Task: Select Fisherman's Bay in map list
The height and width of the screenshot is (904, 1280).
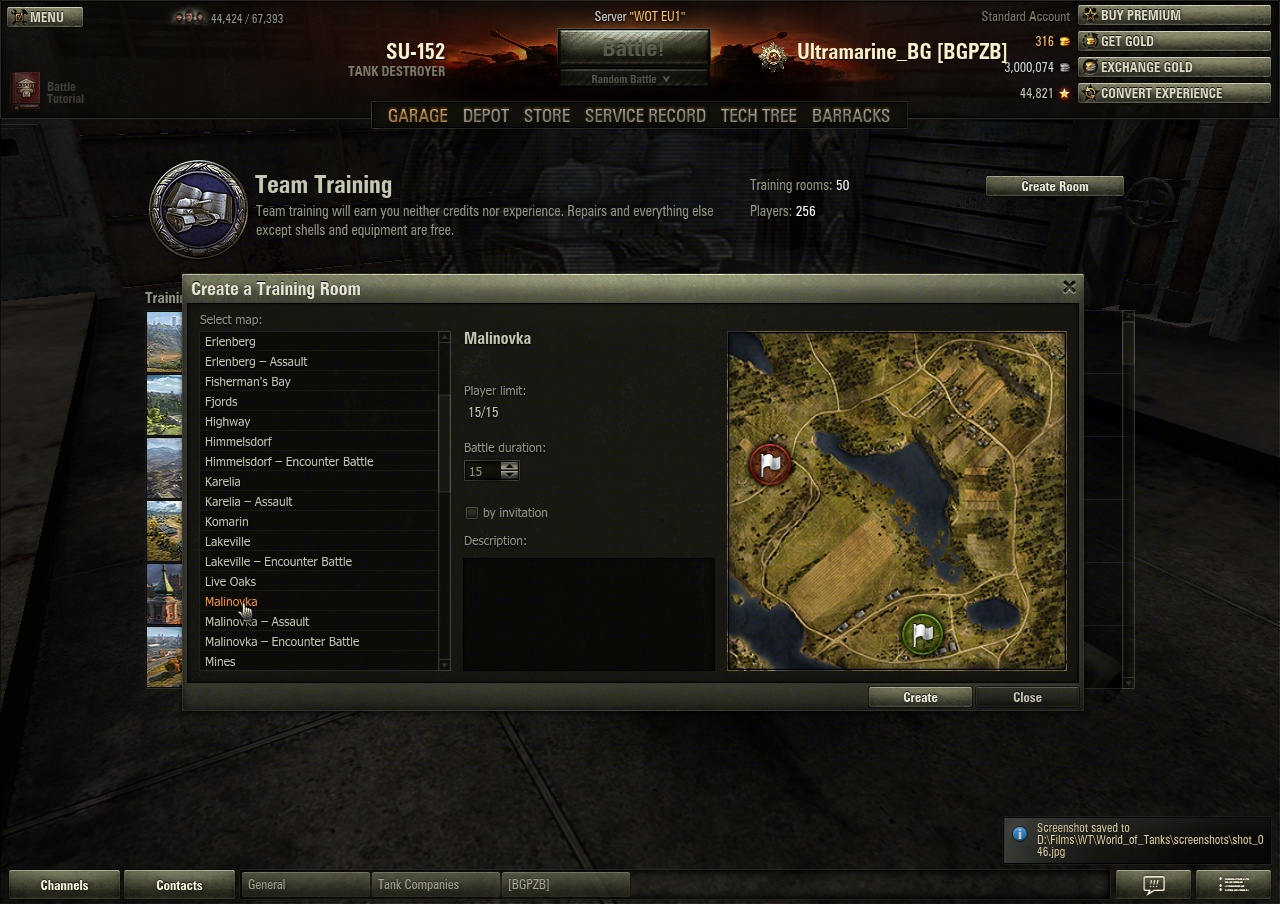Action: [247, 381]
